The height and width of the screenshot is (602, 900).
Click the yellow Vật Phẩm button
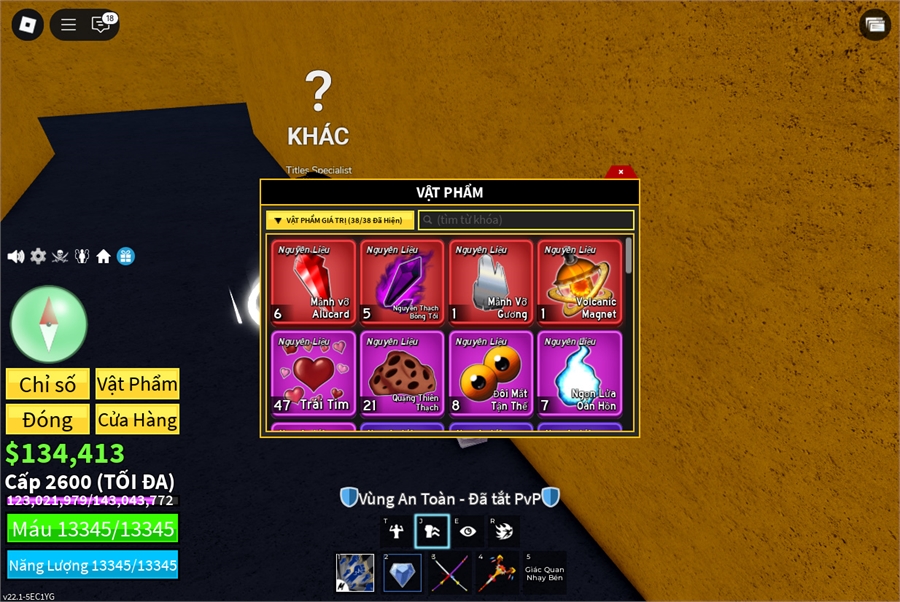tap(137, 384)
